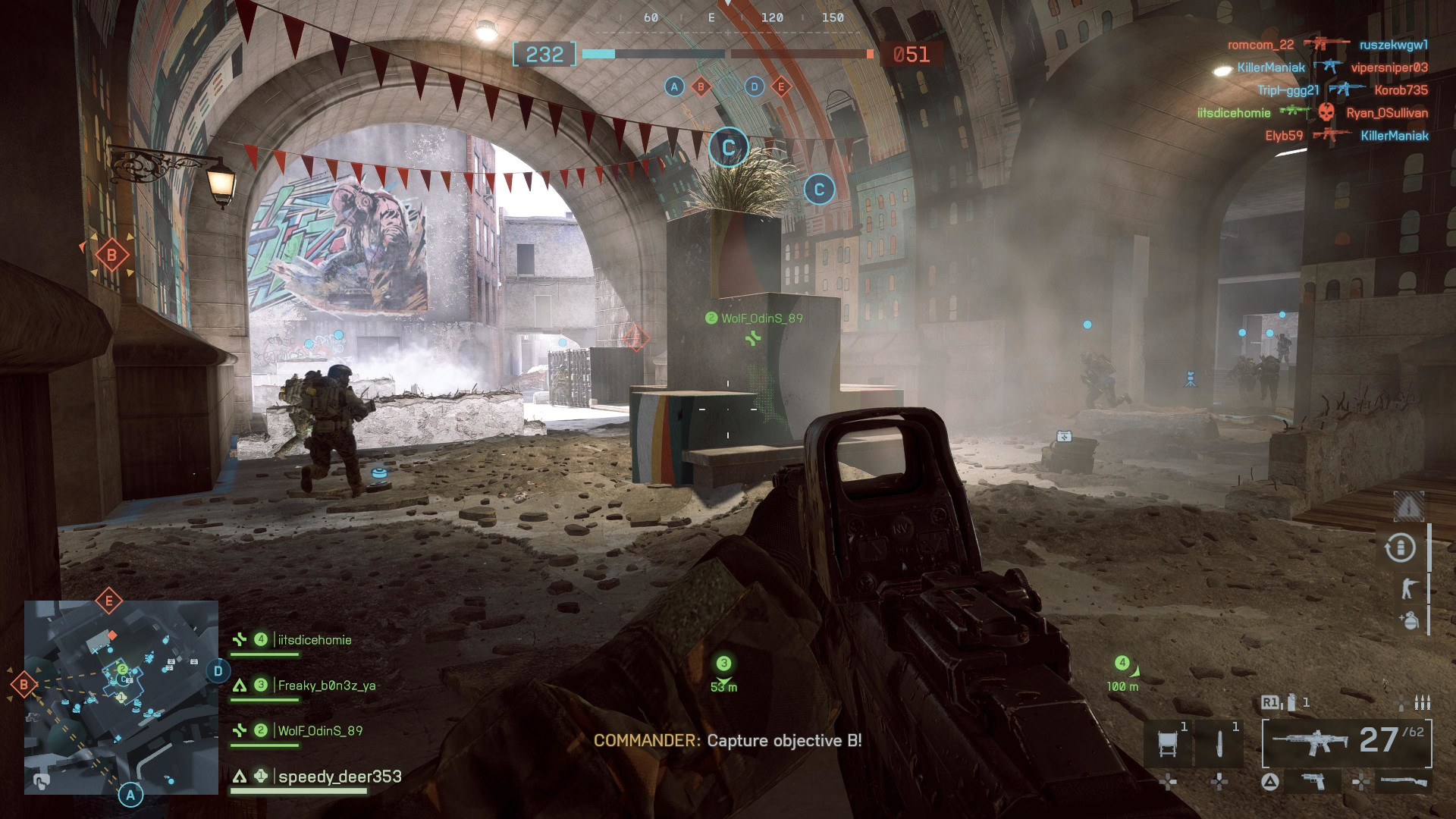Image resolution: width=1456 pixels, height=819 pixels.
Task: Open the minimap
Action: click(x=121, y=698)
